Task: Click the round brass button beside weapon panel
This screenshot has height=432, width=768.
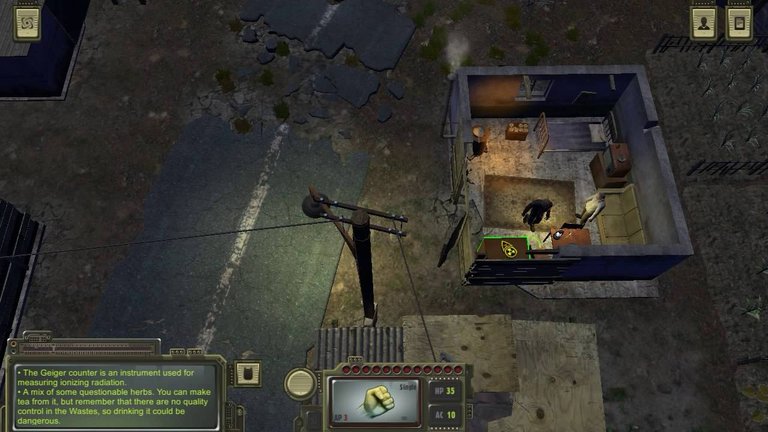Action: click(300, 382)
